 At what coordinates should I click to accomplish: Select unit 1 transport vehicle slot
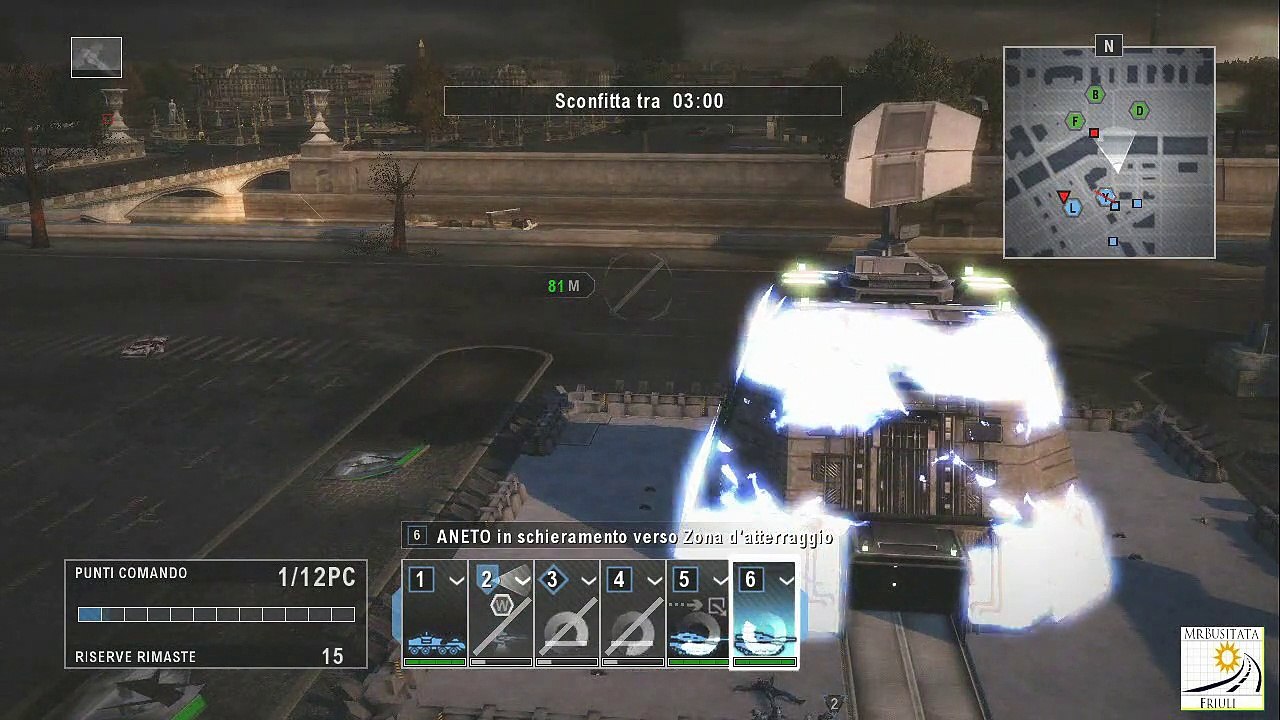(x=435, y=613)
